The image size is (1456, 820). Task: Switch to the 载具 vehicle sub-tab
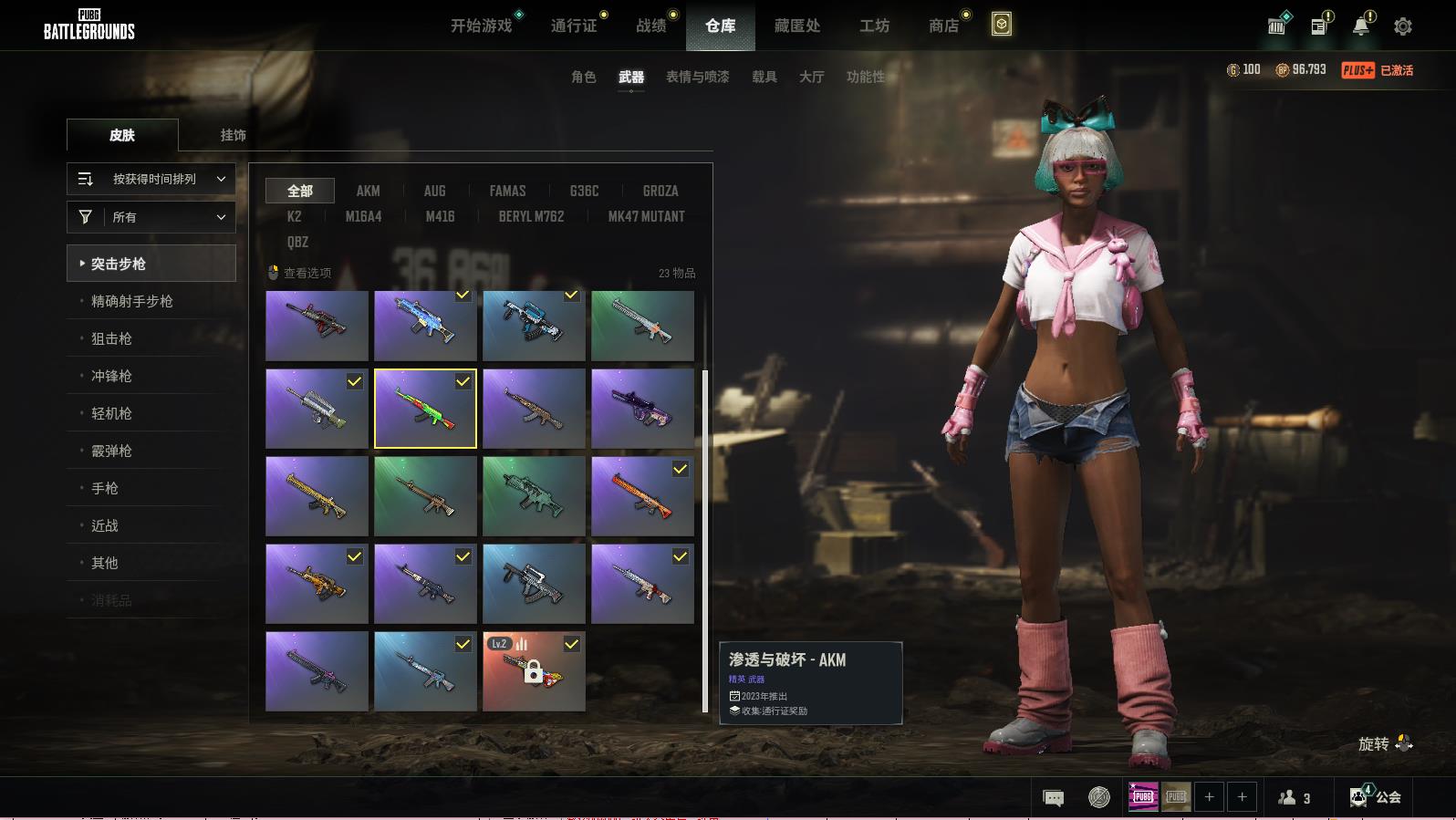click(764, 77)
